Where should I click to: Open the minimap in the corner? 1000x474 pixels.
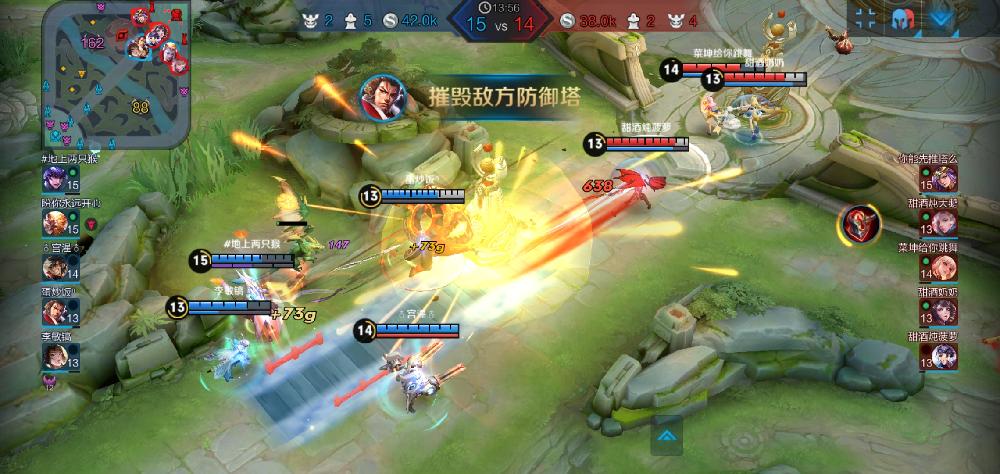[115, 75]
